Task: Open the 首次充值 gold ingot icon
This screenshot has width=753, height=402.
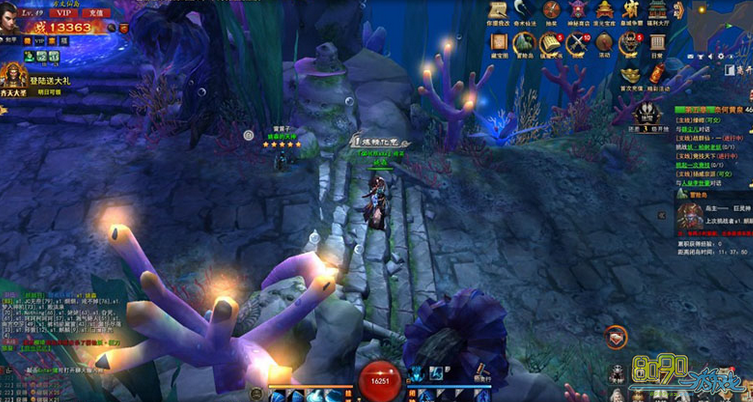Action: click(630, 73)
